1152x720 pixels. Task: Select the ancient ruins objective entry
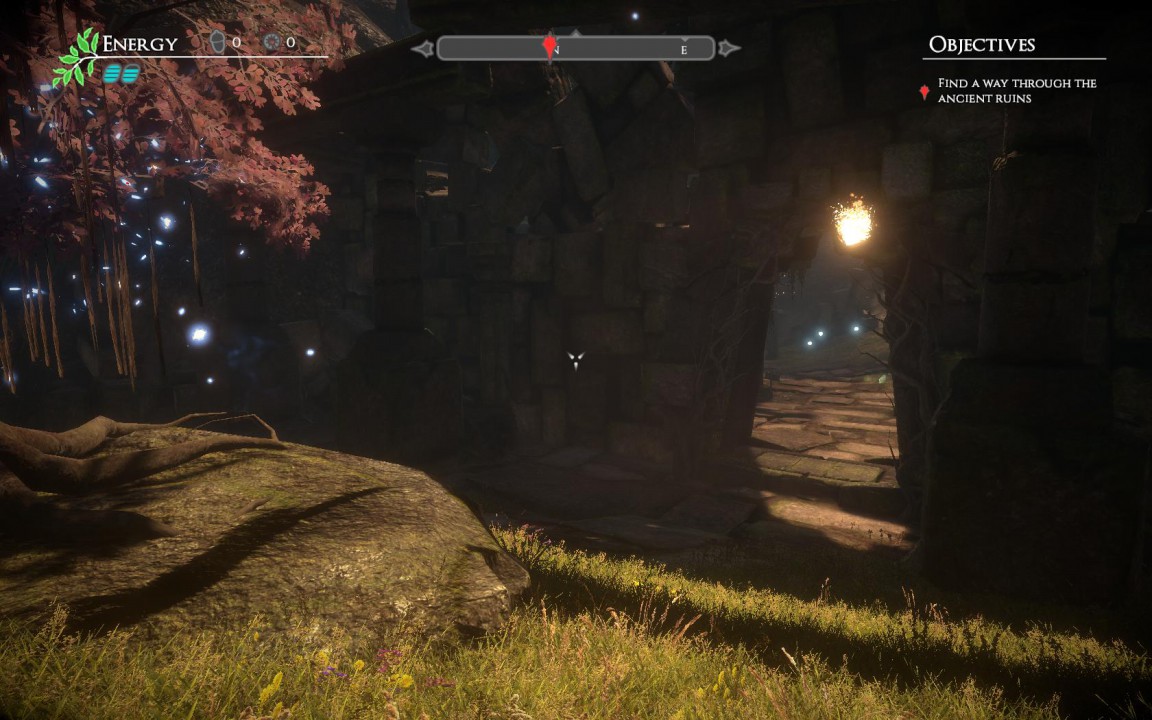coord(1016,91)
